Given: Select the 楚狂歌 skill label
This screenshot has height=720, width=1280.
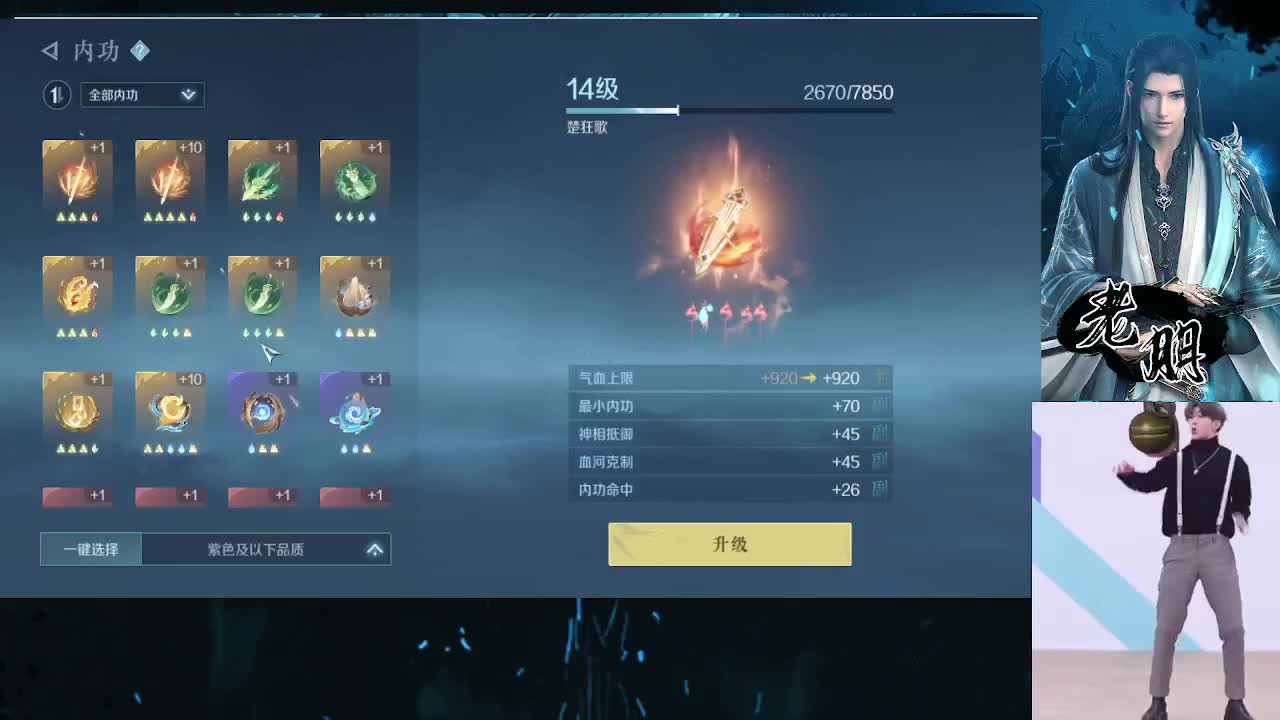Looking at the screenshot, I should (586, 128).
